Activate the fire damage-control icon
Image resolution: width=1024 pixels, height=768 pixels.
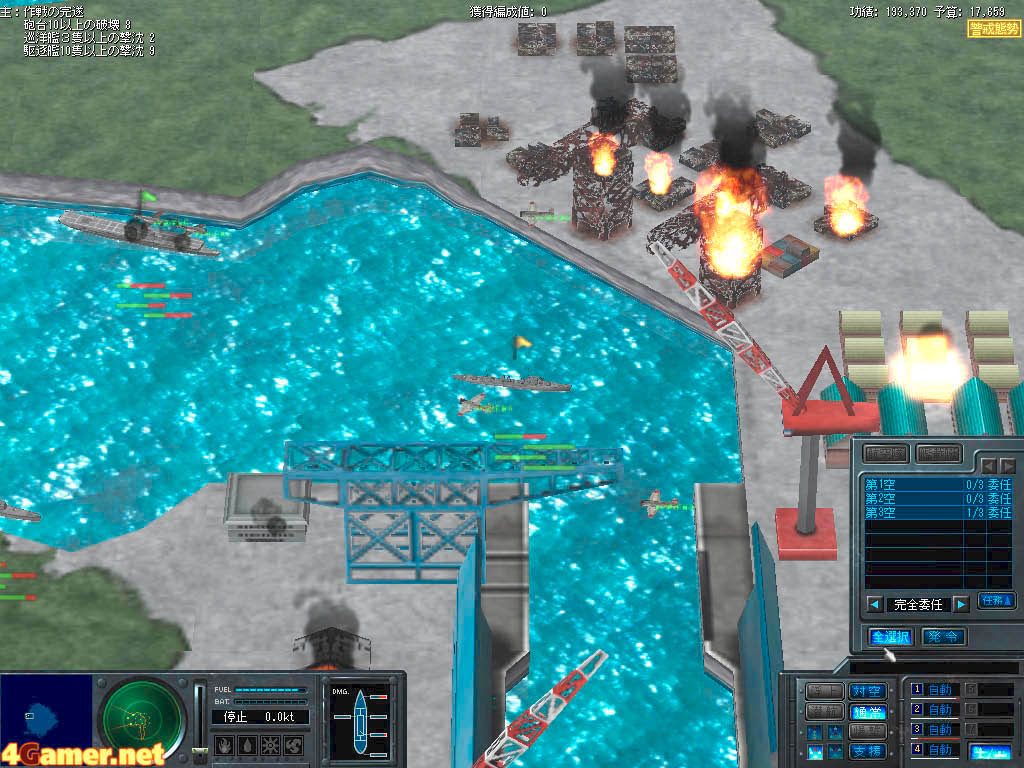(x=224, y=745)
